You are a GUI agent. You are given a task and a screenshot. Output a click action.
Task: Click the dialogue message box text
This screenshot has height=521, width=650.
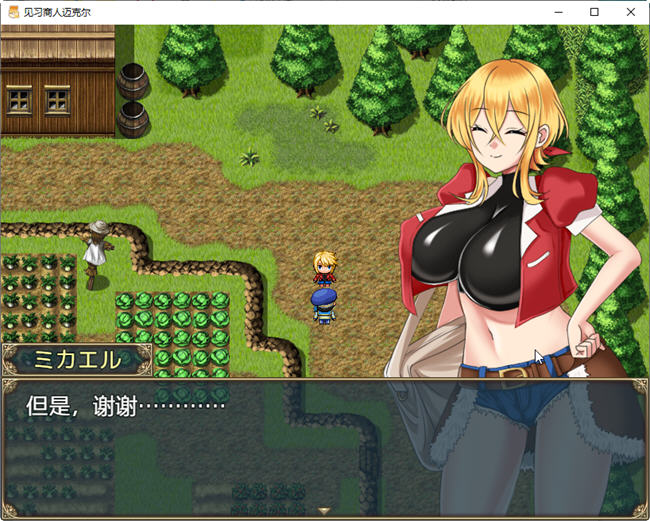pos(125,406)
